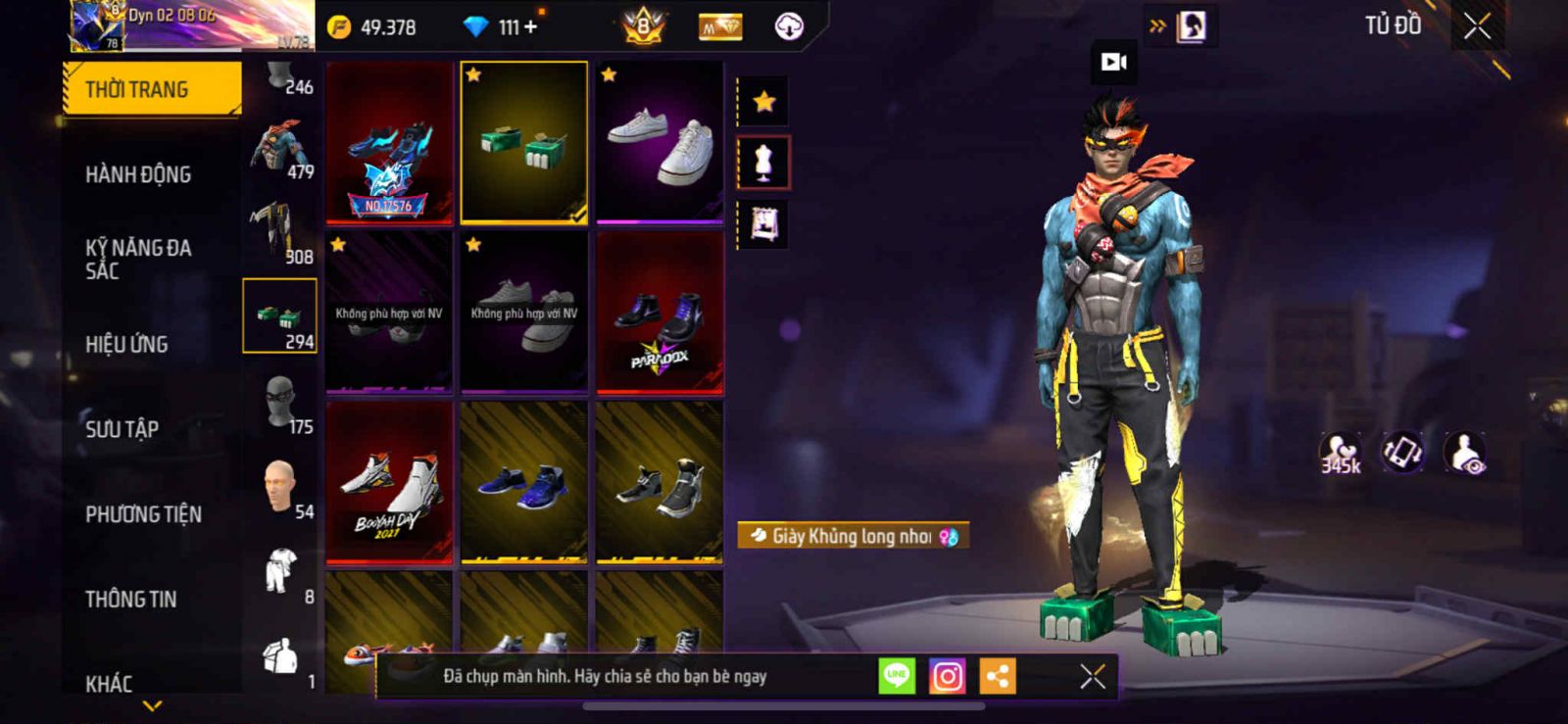Open Kỹ Năng Đa Sắc section

coord(138,259)
